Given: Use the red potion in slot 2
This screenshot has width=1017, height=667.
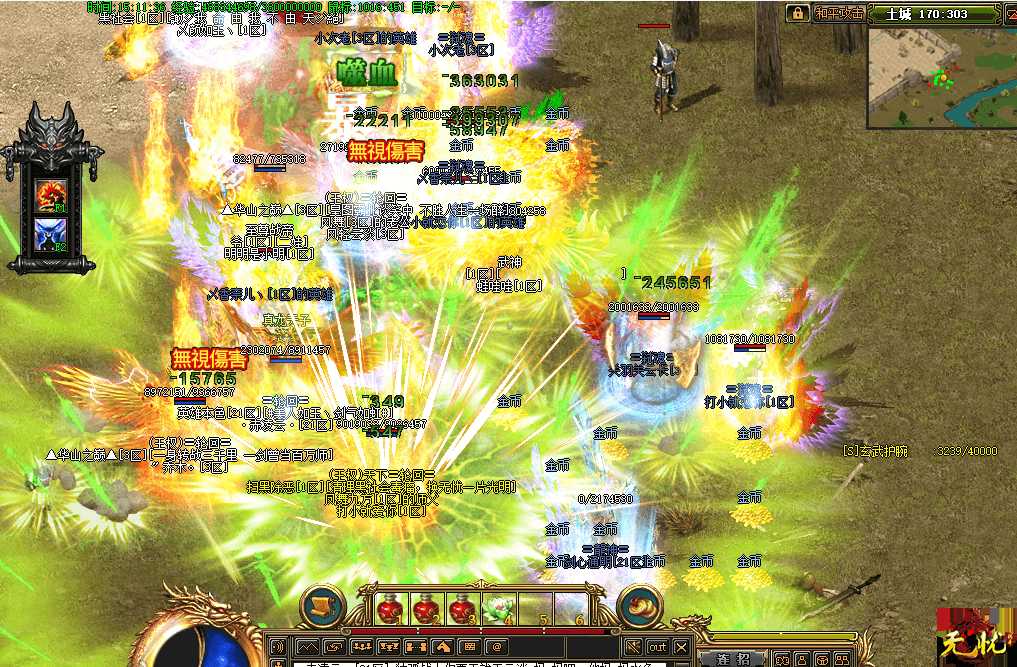Looking at the screenshot, I should (425, 607).
